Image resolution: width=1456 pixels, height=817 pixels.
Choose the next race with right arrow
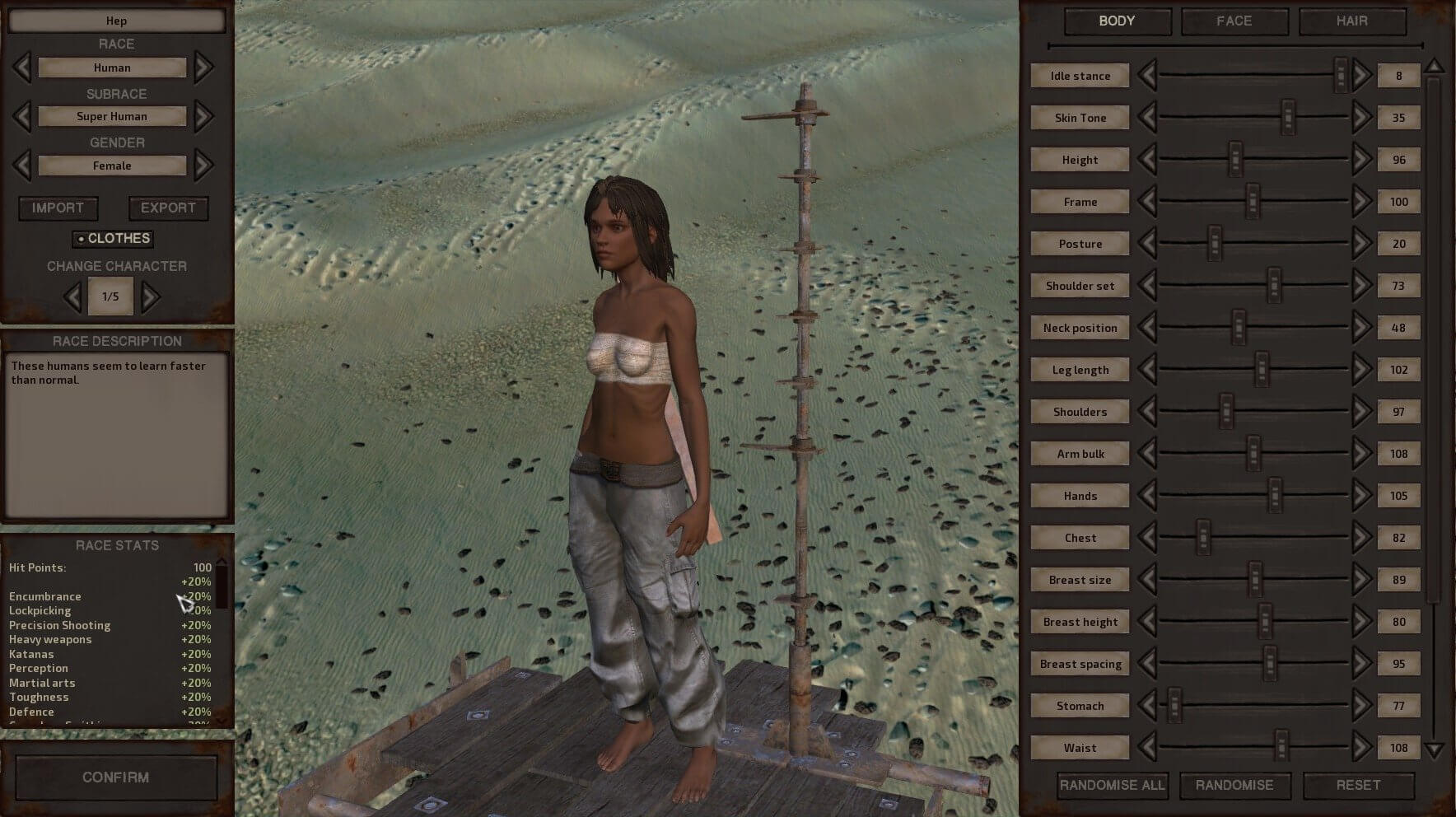click(x=203, y=68)
